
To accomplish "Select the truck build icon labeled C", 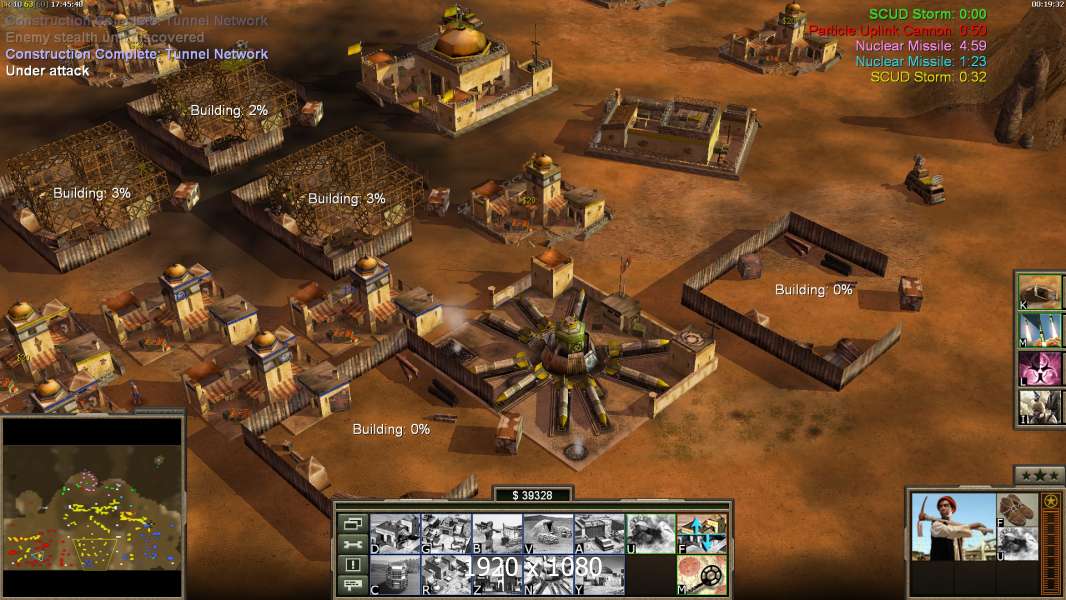I will point(395,575).
